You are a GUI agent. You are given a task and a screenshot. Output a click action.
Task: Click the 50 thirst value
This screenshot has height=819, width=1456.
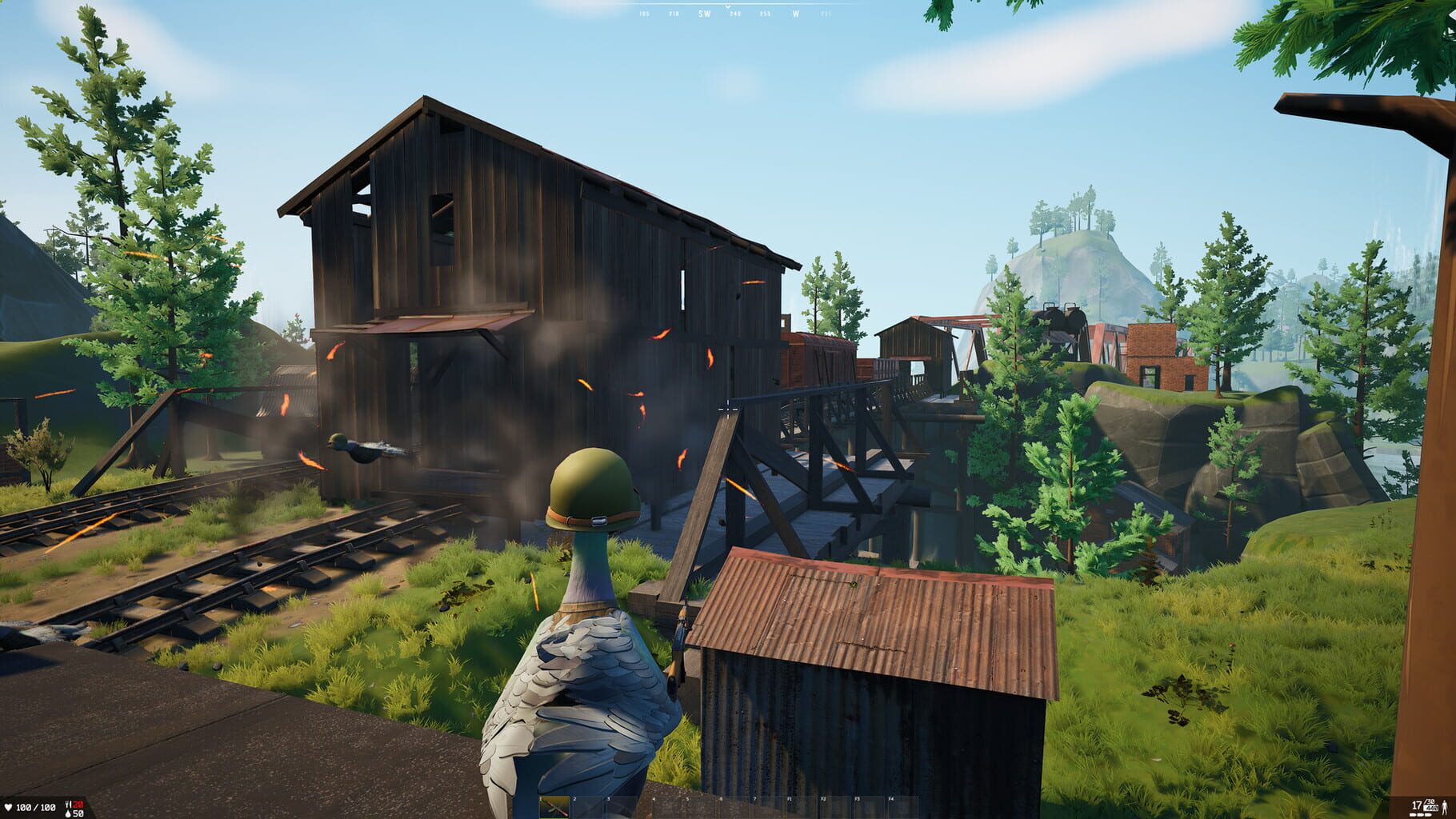click(x=78, y=813)
